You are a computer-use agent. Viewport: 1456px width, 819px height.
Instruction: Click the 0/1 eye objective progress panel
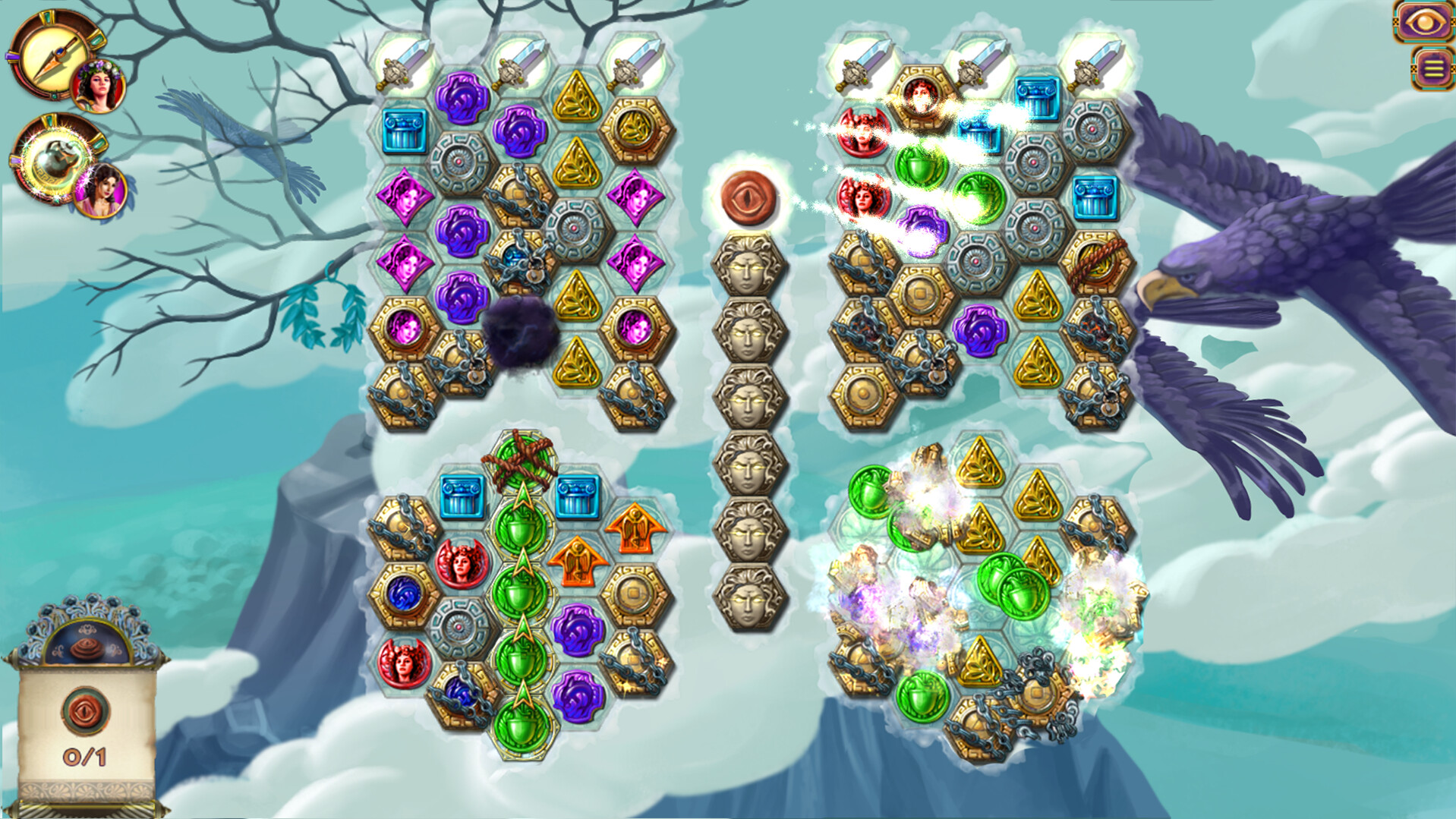[86, 729]
